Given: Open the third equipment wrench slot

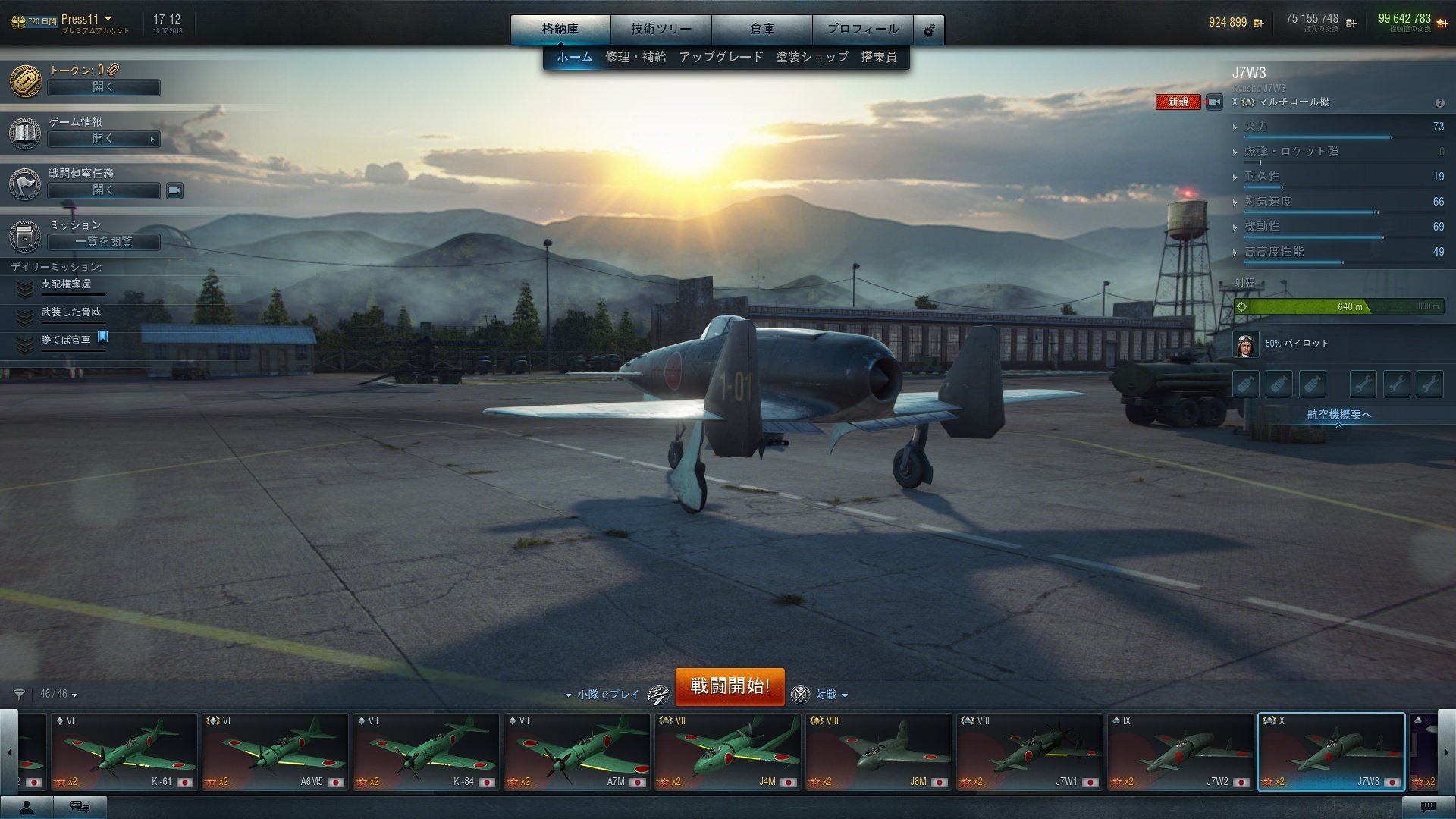Looking at the screenshot, I should pos(1430,383).
